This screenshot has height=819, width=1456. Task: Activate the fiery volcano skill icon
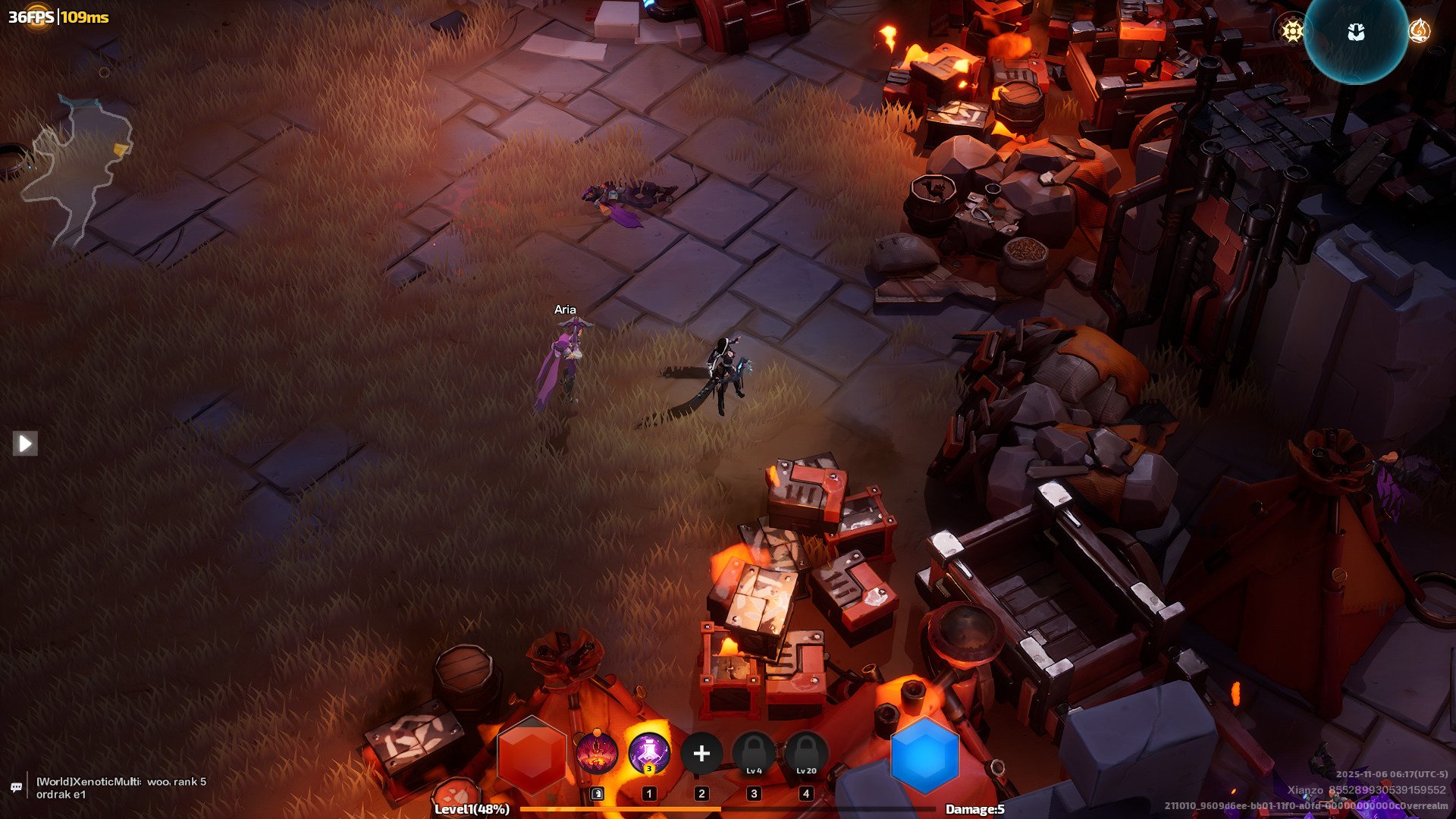pos(596,753)
